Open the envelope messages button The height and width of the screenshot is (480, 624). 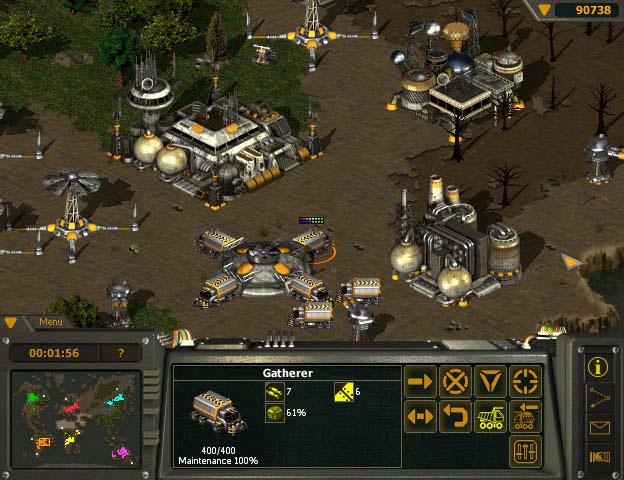click(600, 428)
